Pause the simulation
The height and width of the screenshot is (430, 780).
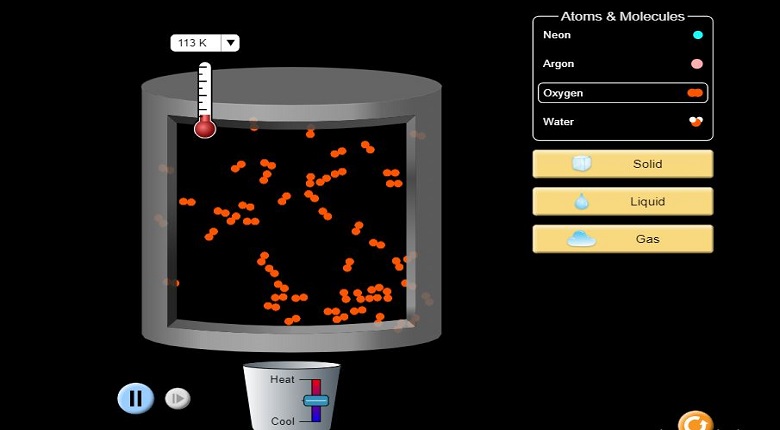coord(135,398)
